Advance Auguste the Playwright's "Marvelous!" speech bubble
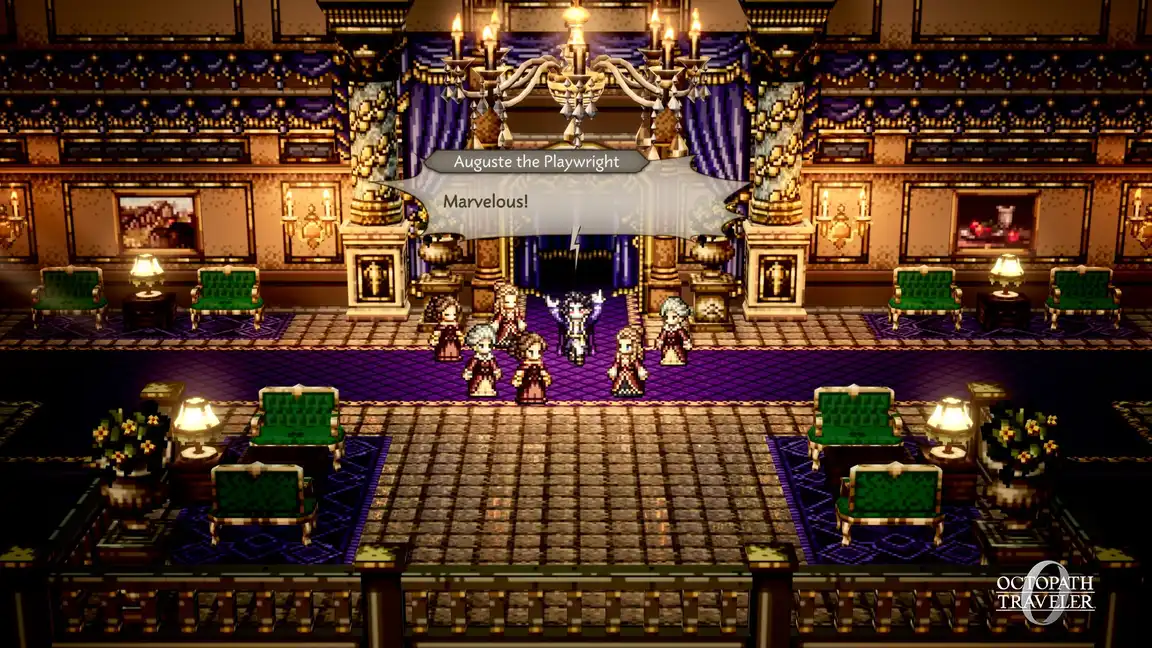Viewport: 1152px width, 648px height. 575,203
